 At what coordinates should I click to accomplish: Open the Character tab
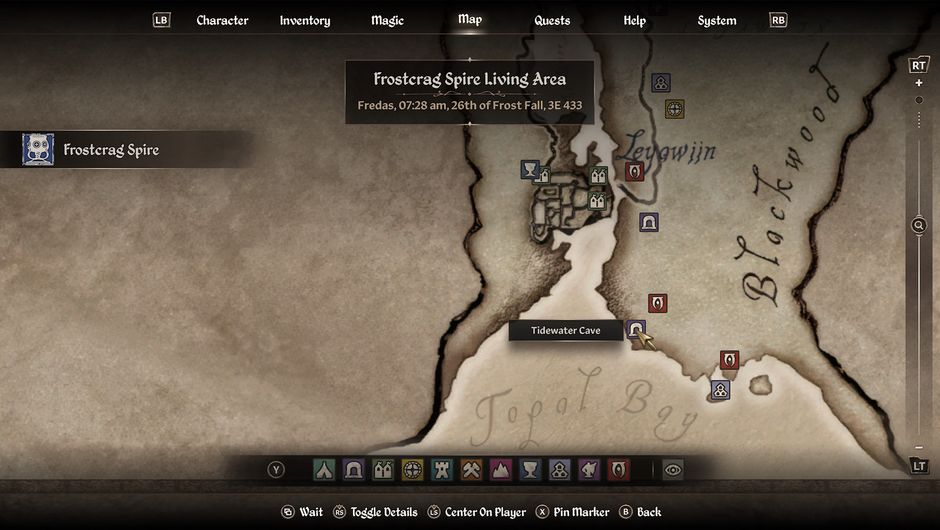pyautogui.click(x=222, y=20)
